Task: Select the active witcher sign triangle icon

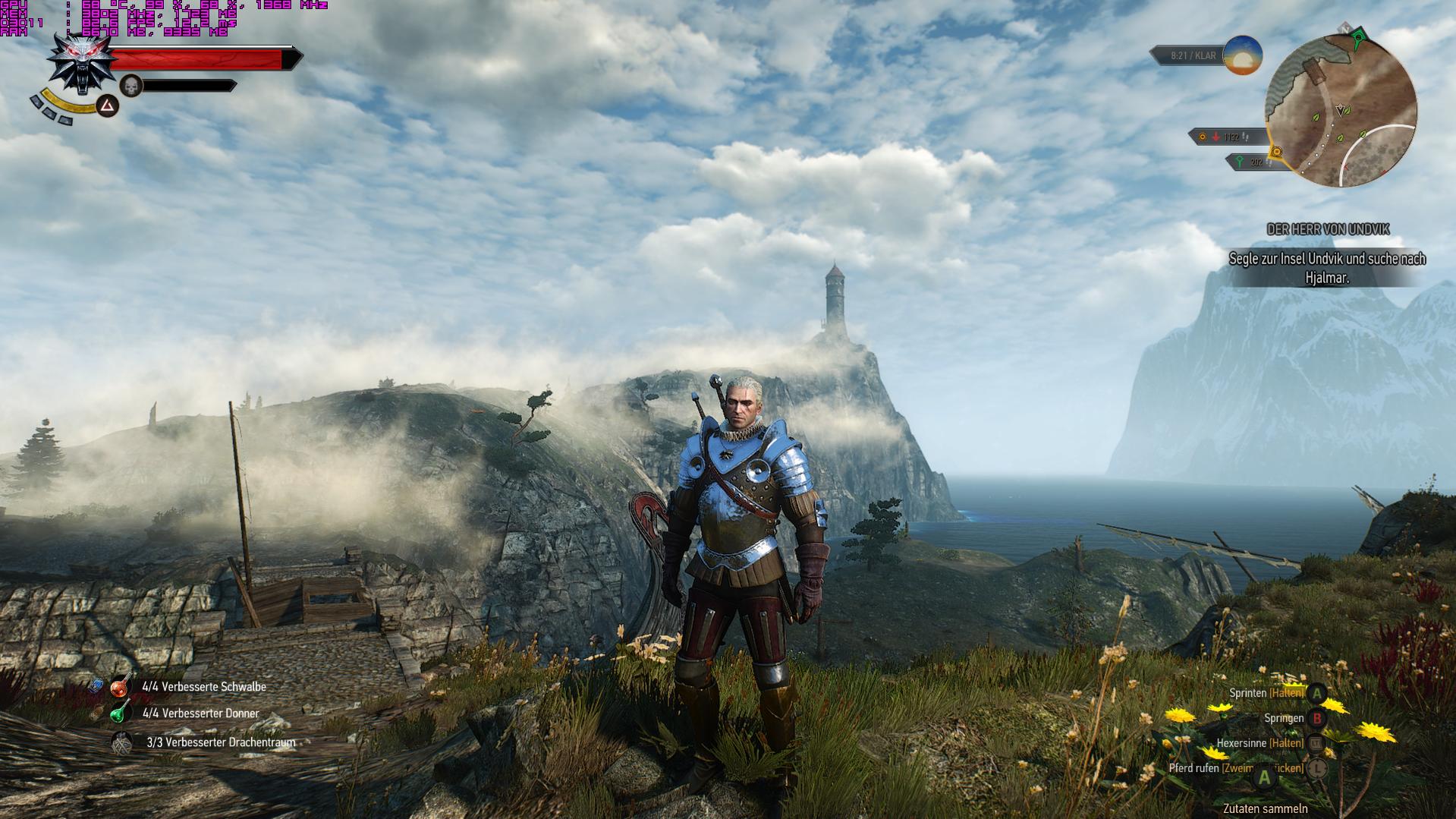Action: tap(108, 106)
